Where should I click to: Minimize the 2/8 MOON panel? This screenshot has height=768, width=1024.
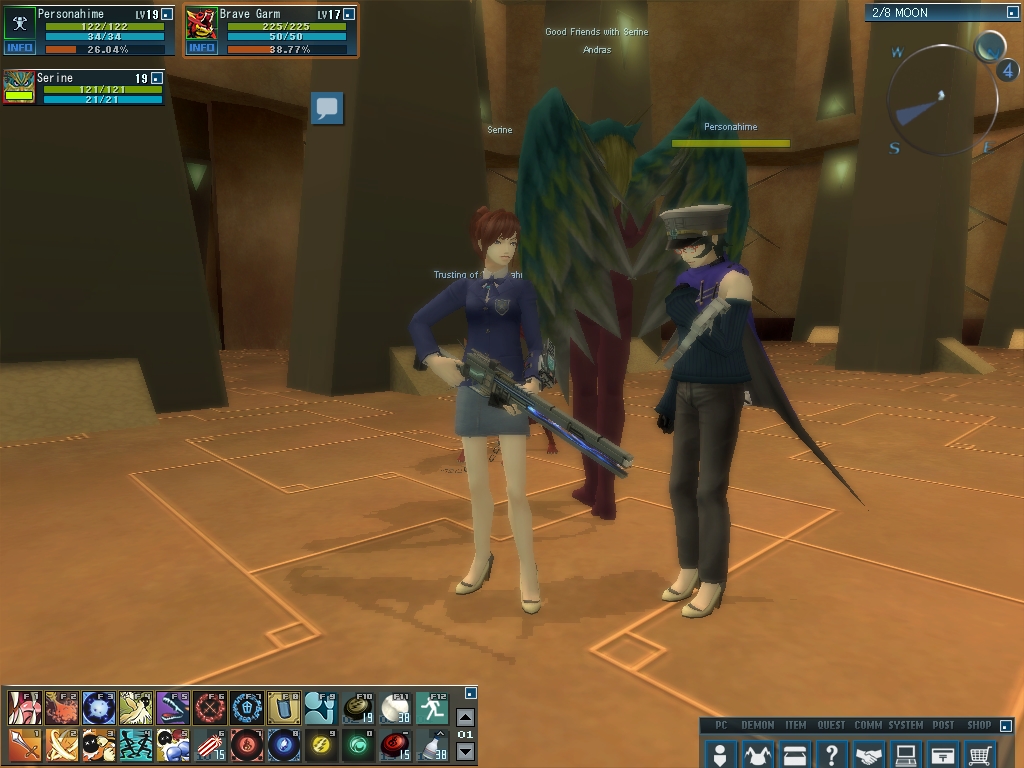tap(1012, 13)
